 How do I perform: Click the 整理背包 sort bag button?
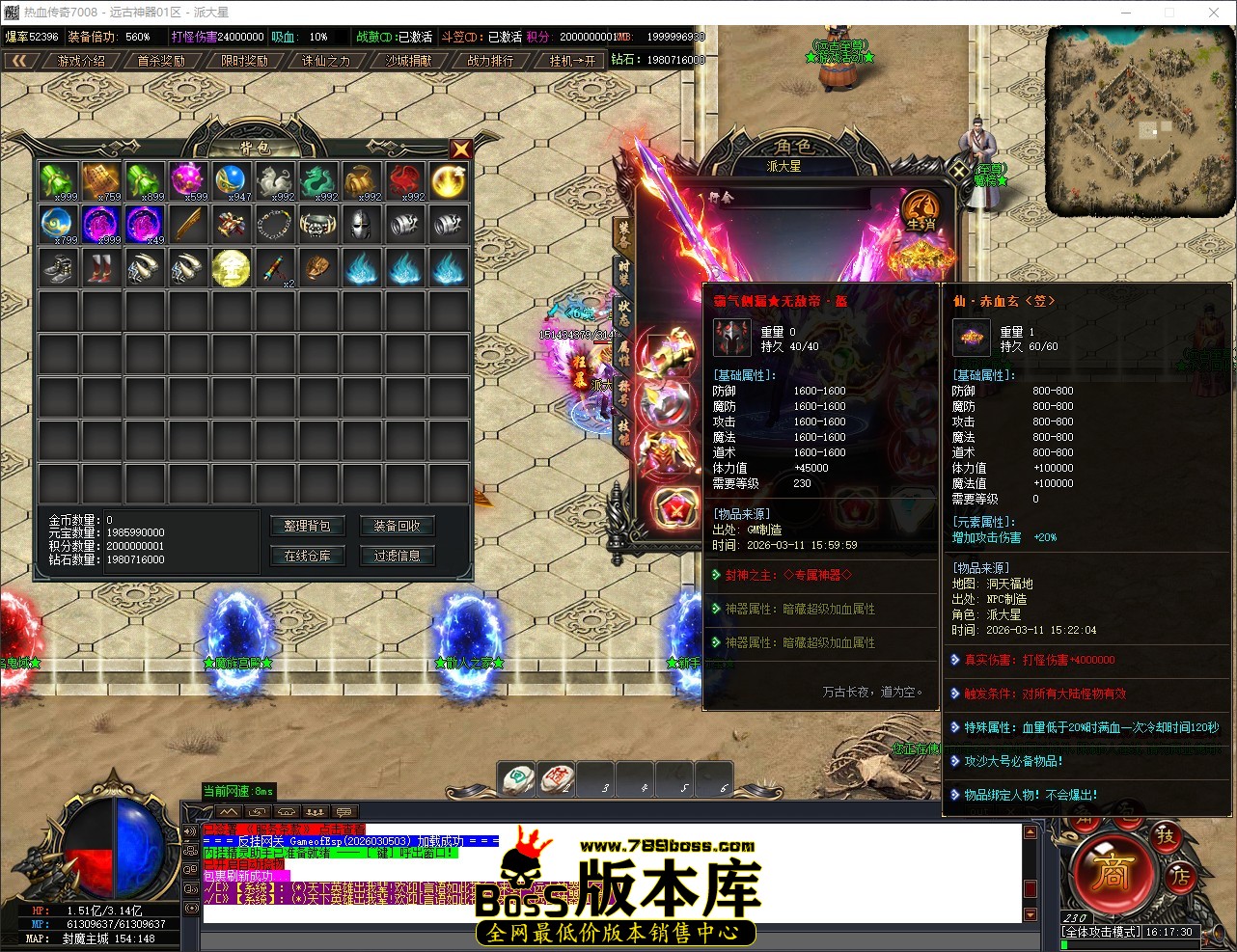tap(307, 526)
